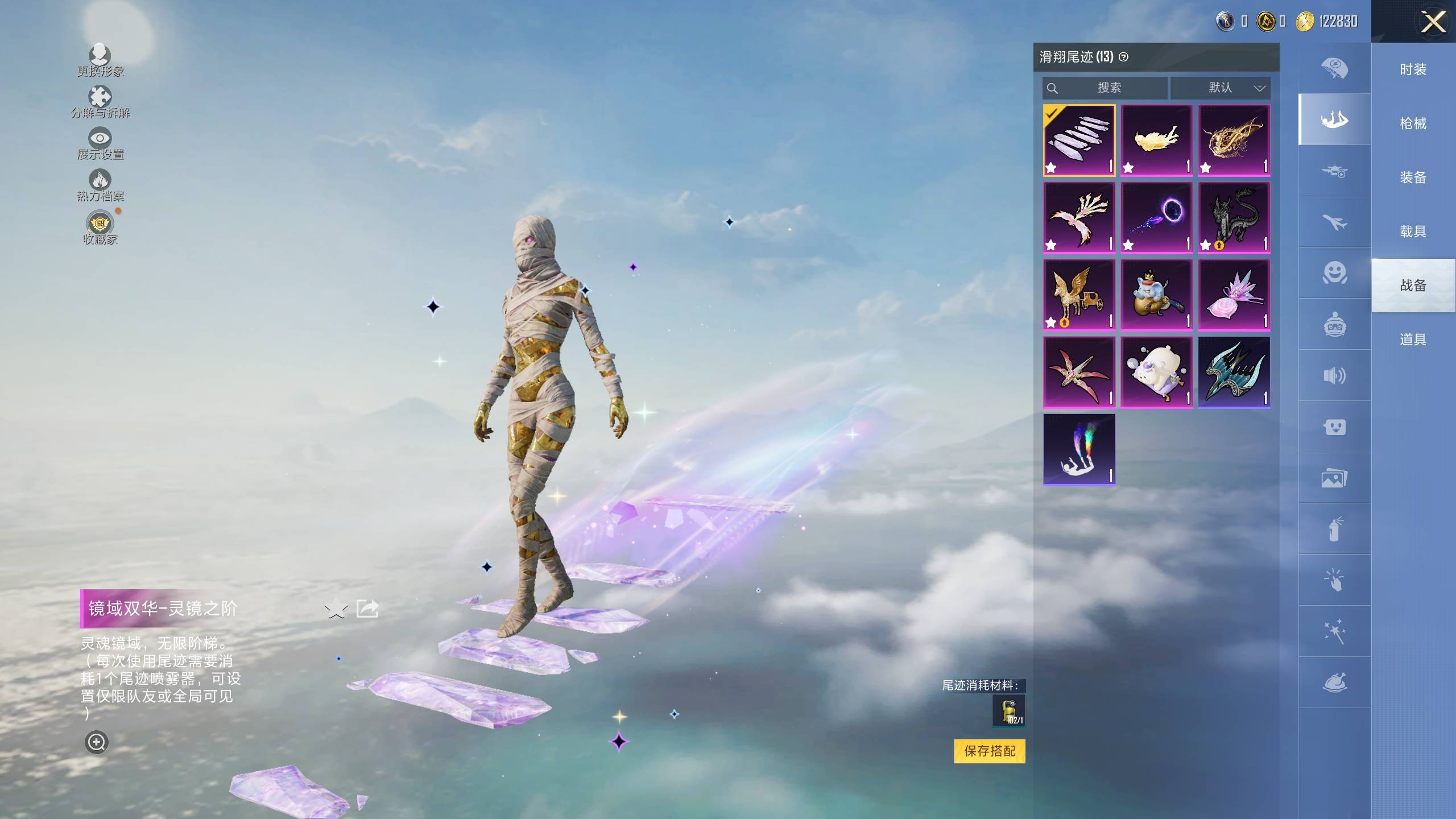Viewport: 1456px width, 819px height.
Task: Select the black dragon trail item
Action: [1234, 217]
